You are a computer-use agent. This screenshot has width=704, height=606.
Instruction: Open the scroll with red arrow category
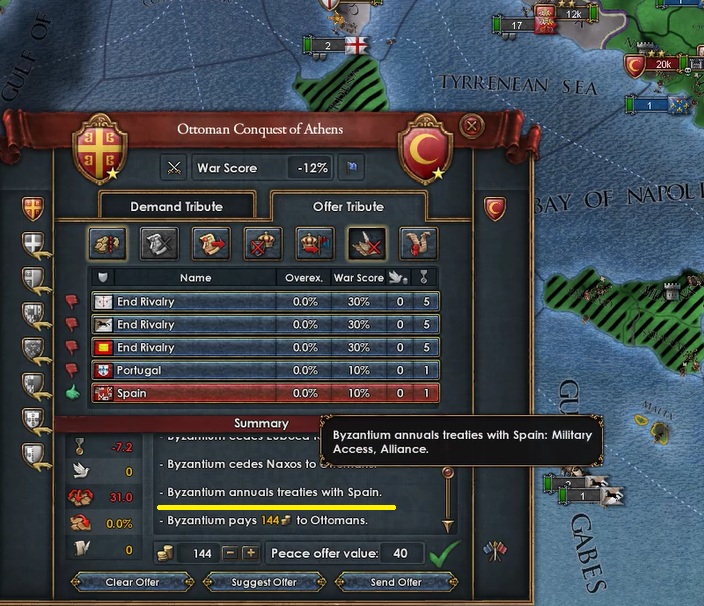point(211,243)
